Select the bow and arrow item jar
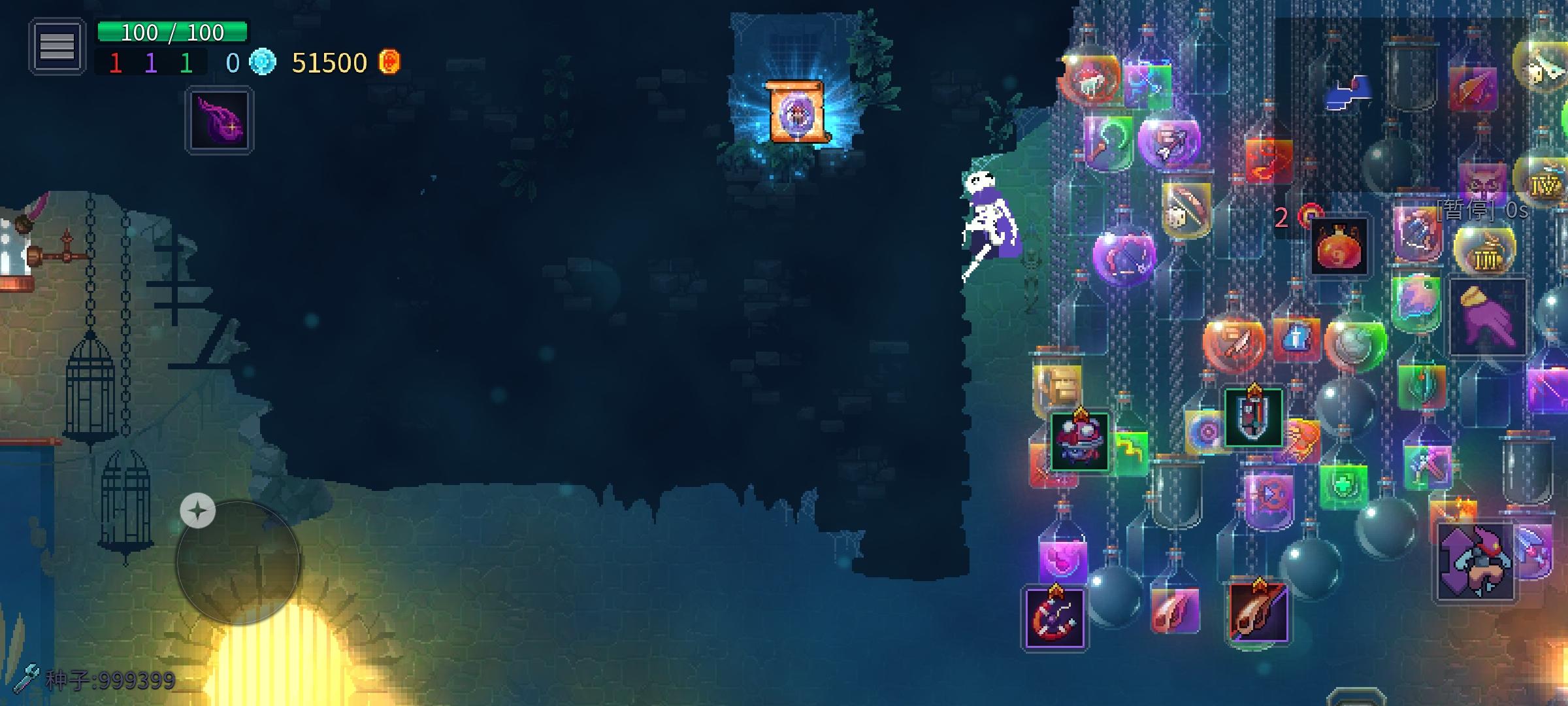 click(x=1189, y=210)
